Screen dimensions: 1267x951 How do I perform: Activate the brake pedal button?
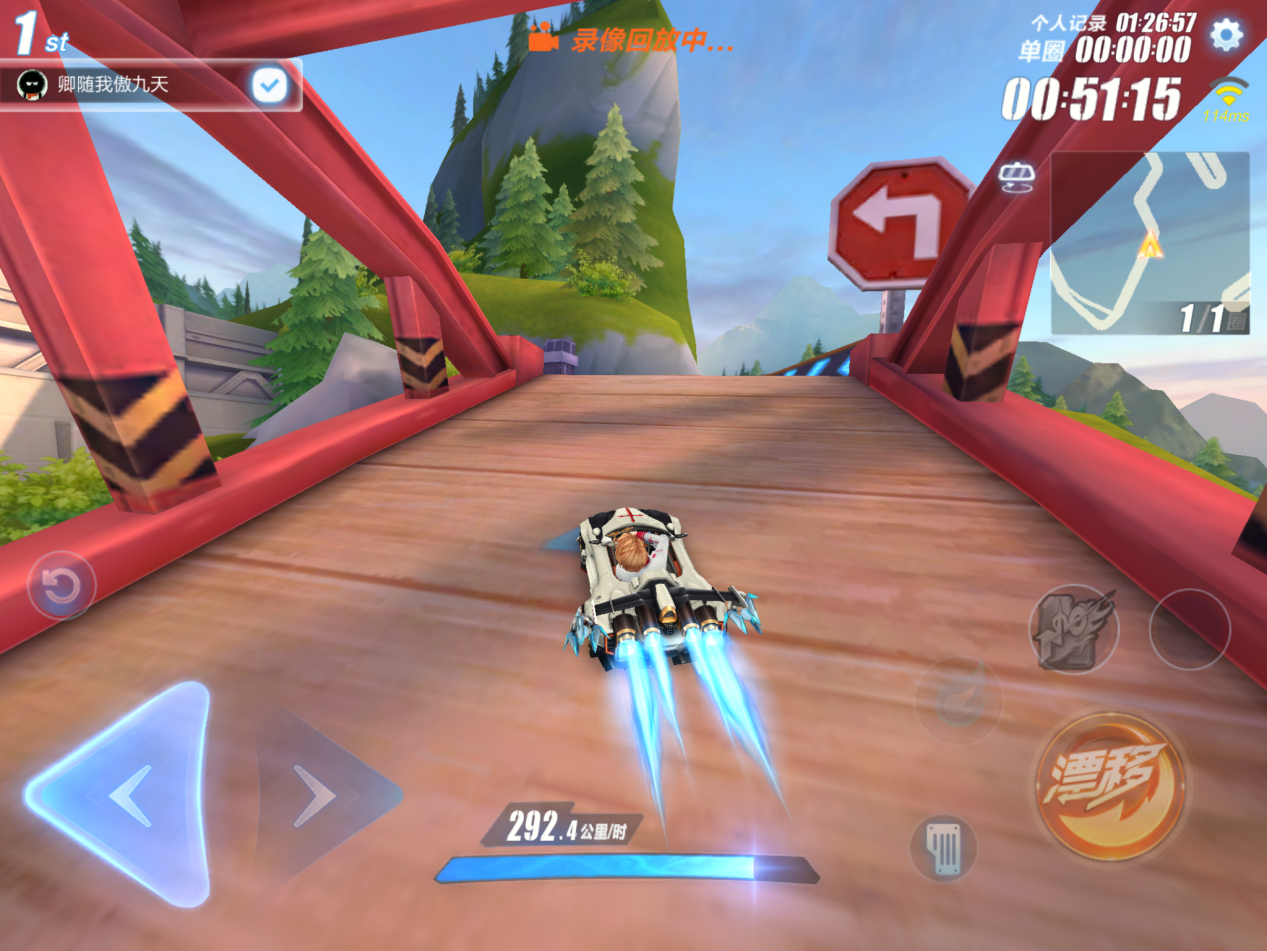tap(942, 848)
